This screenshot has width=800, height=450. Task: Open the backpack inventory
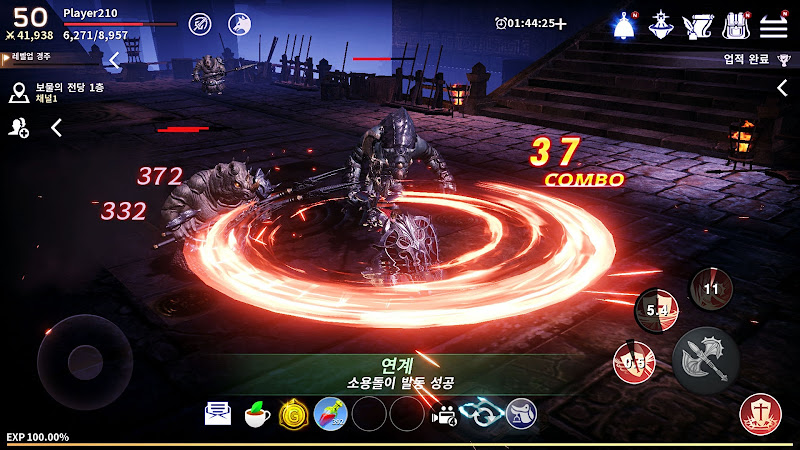[736, 25]
